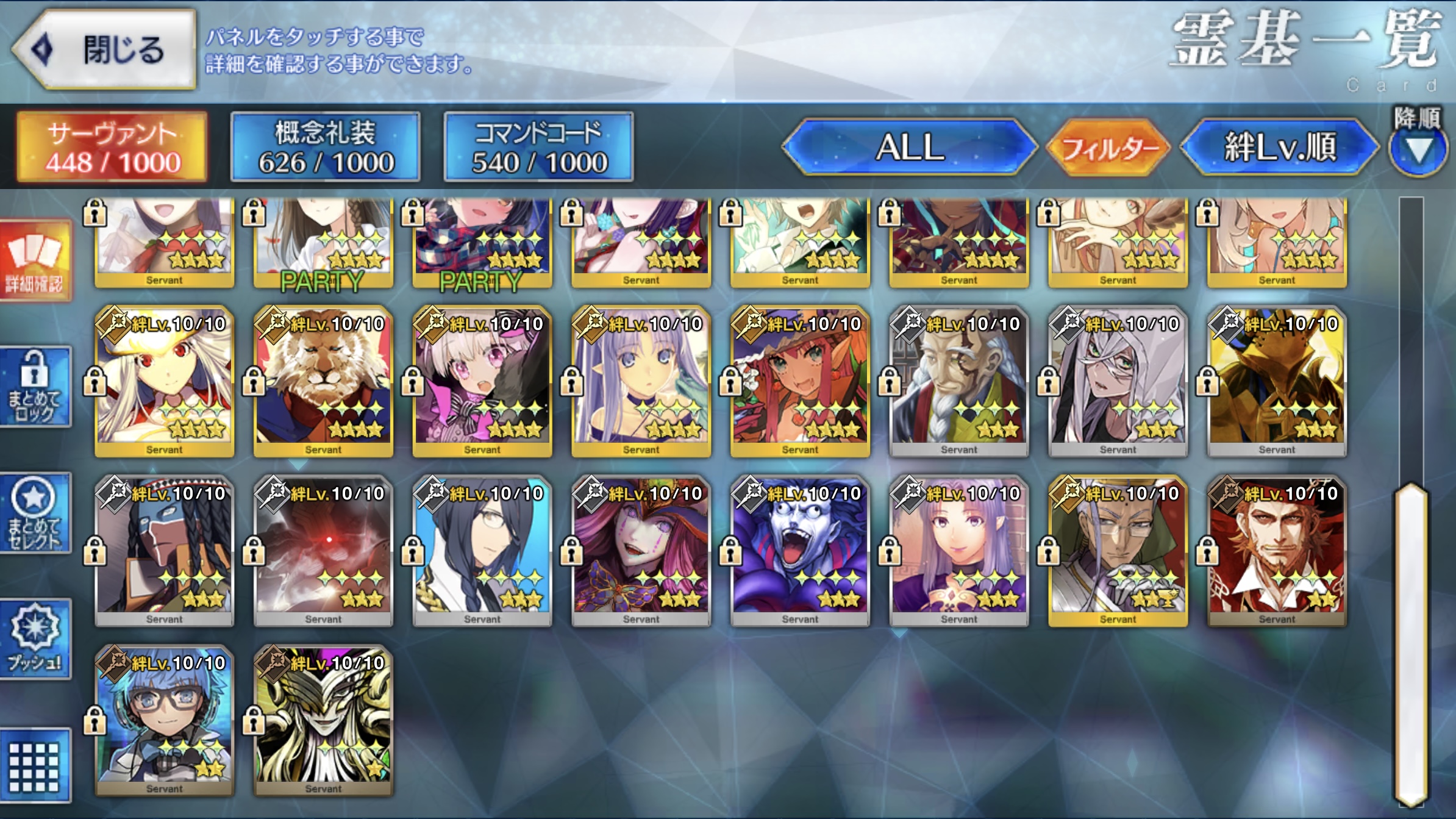Select the blue-haired boy with glasses card
1456x819 pixels.
coord(165,721)
